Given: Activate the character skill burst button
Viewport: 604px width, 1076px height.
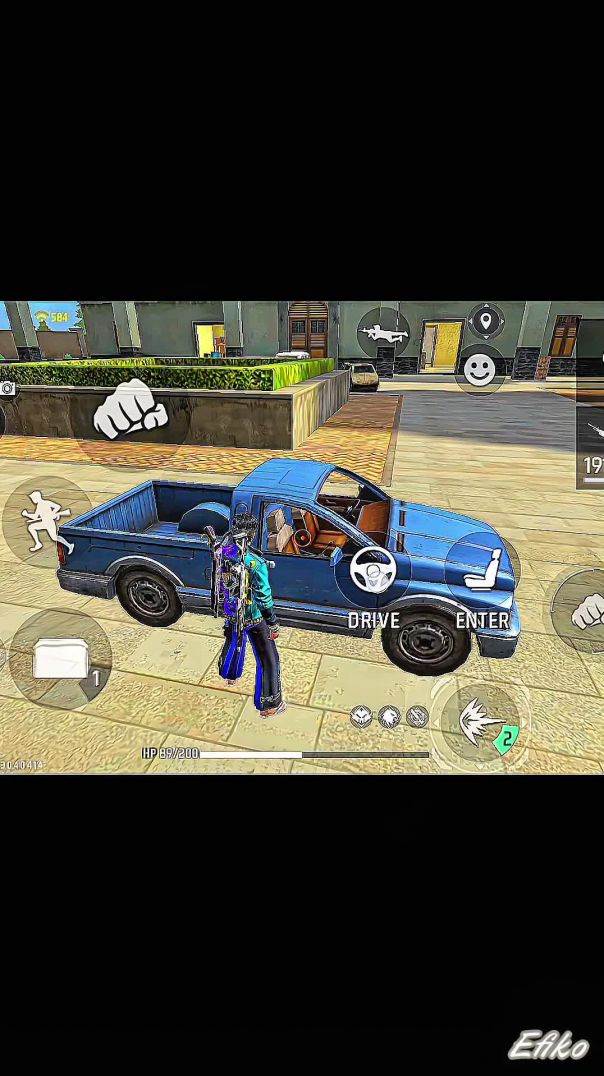Looking at the screenshot, I should point(481,722).
